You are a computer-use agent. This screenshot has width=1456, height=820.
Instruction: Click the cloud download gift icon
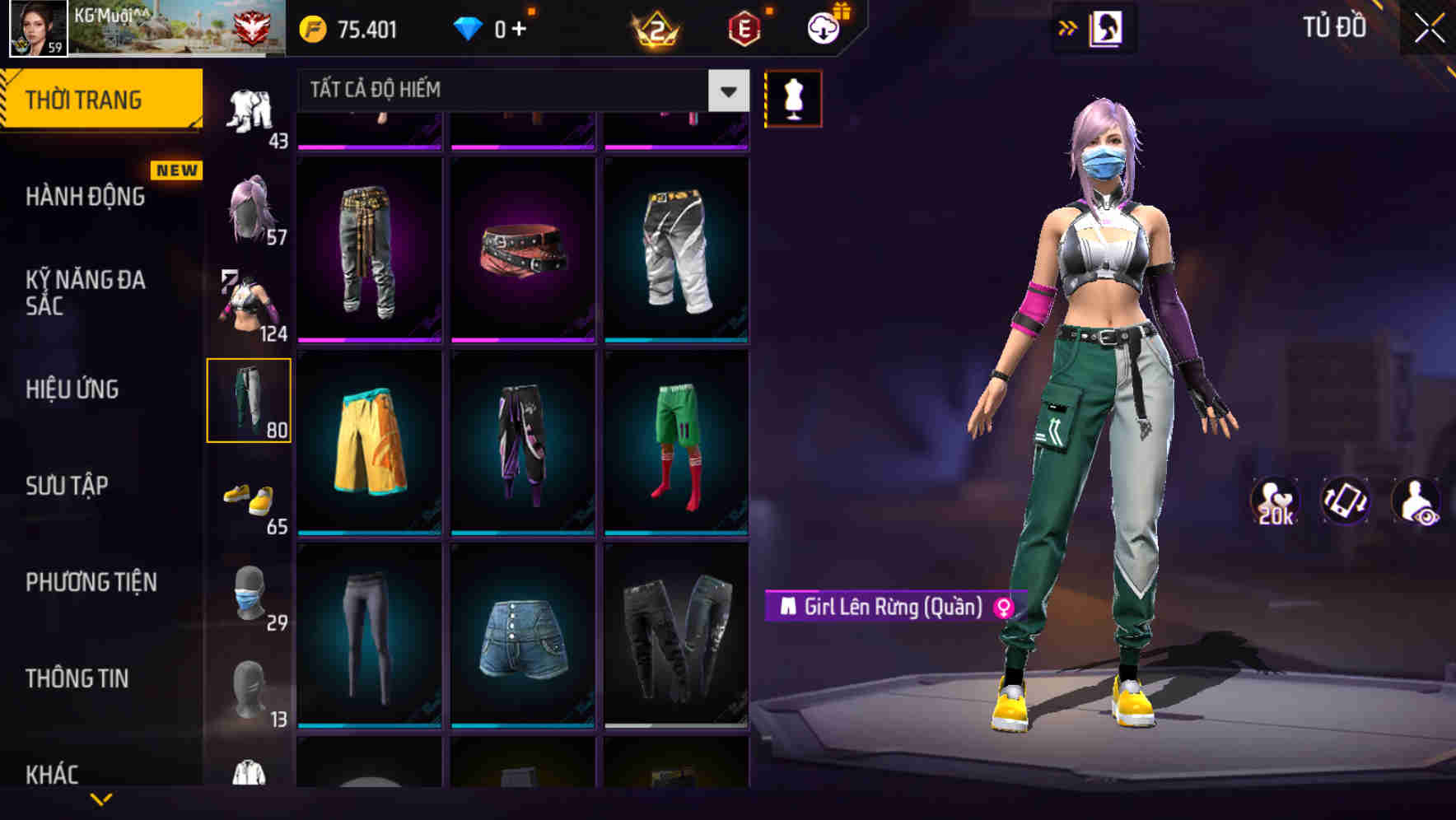tap(824, 27)
